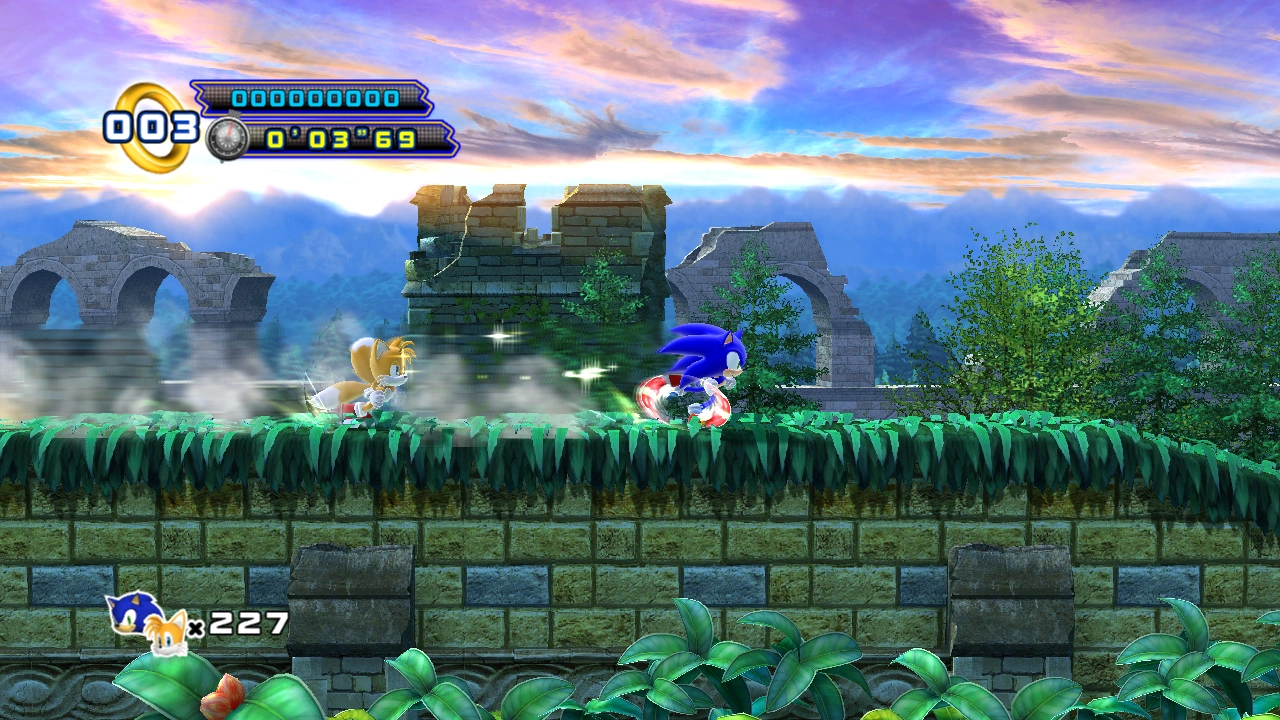
Task: Click the gold ring icon in the HUD
Action: (152, 127)
